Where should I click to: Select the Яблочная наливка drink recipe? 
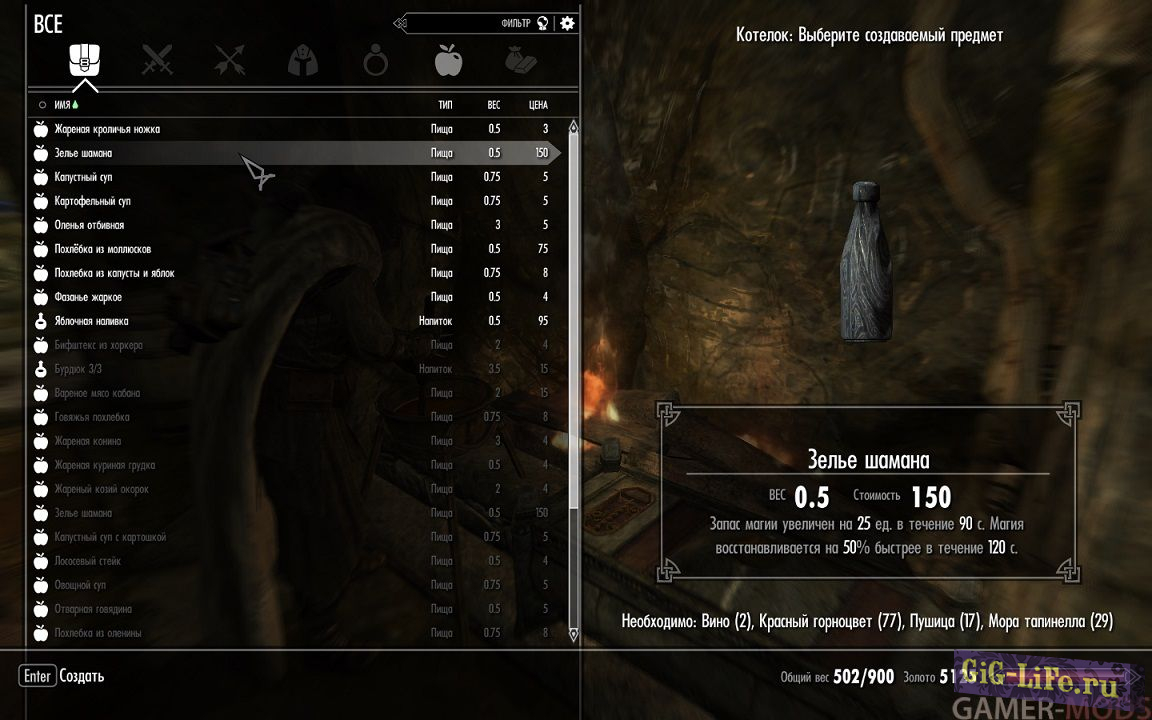pos(91,321)
